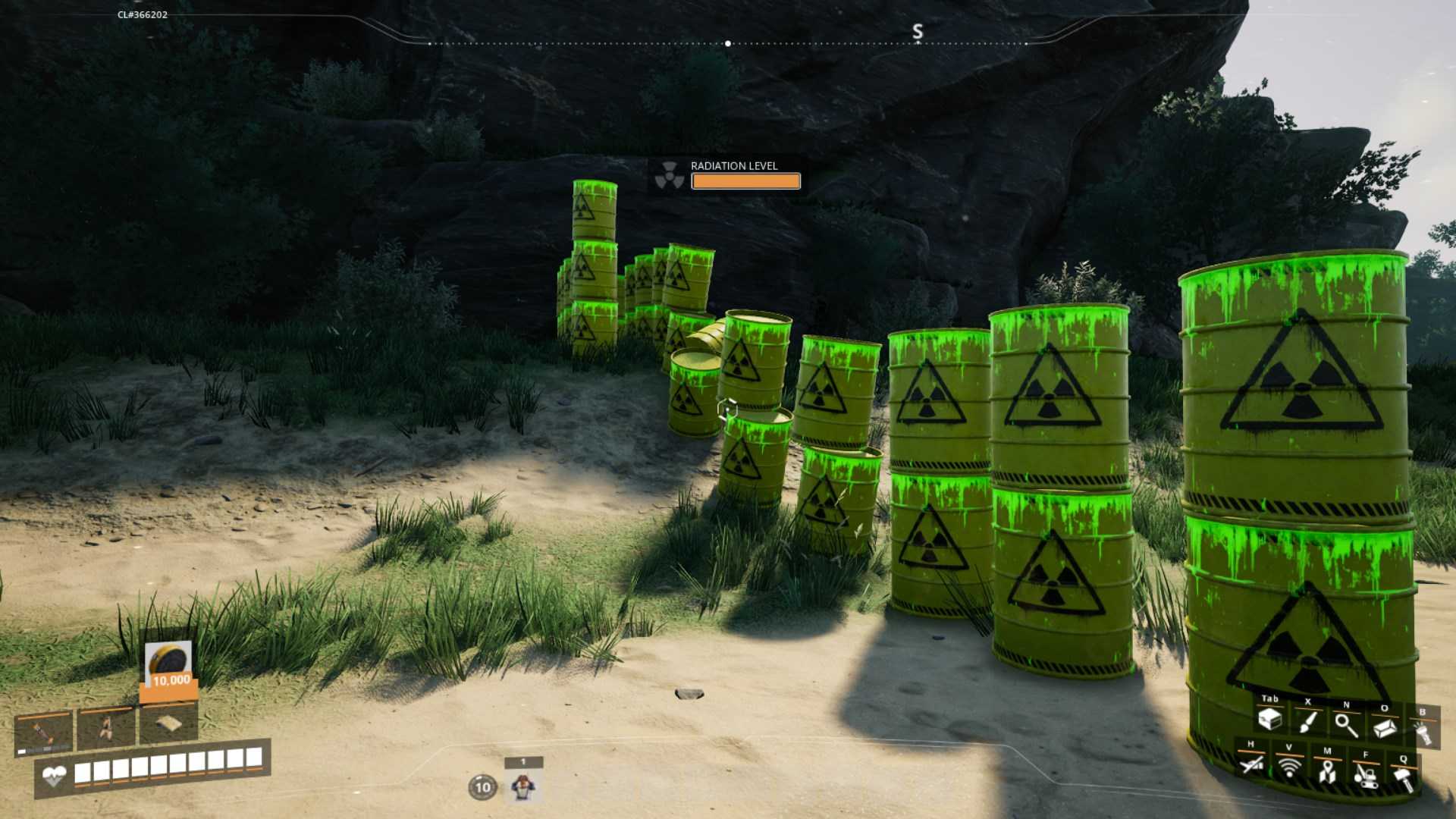Viewport: 1456px width, 819px height.
Task: Select the flat tan pad equipment slot
Action: click(168, 725)
